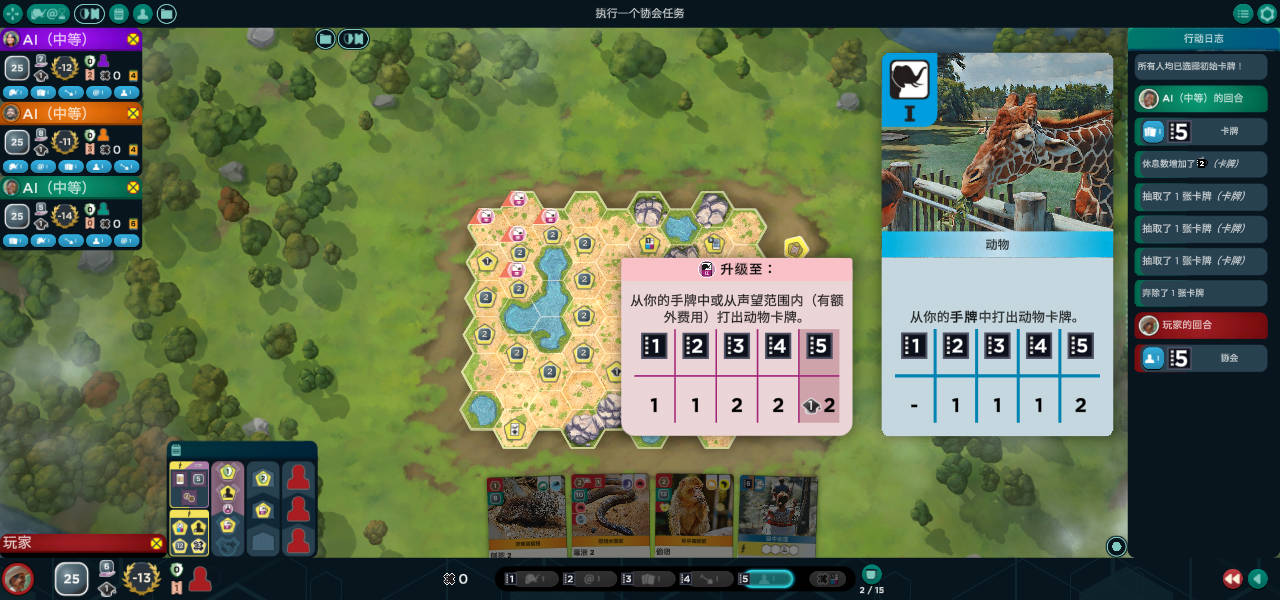Image resolution: width=1280 pixels, height=600 pixels.
Task: Click the player avatar portrait at bottom-left
Action: point(17,578)
